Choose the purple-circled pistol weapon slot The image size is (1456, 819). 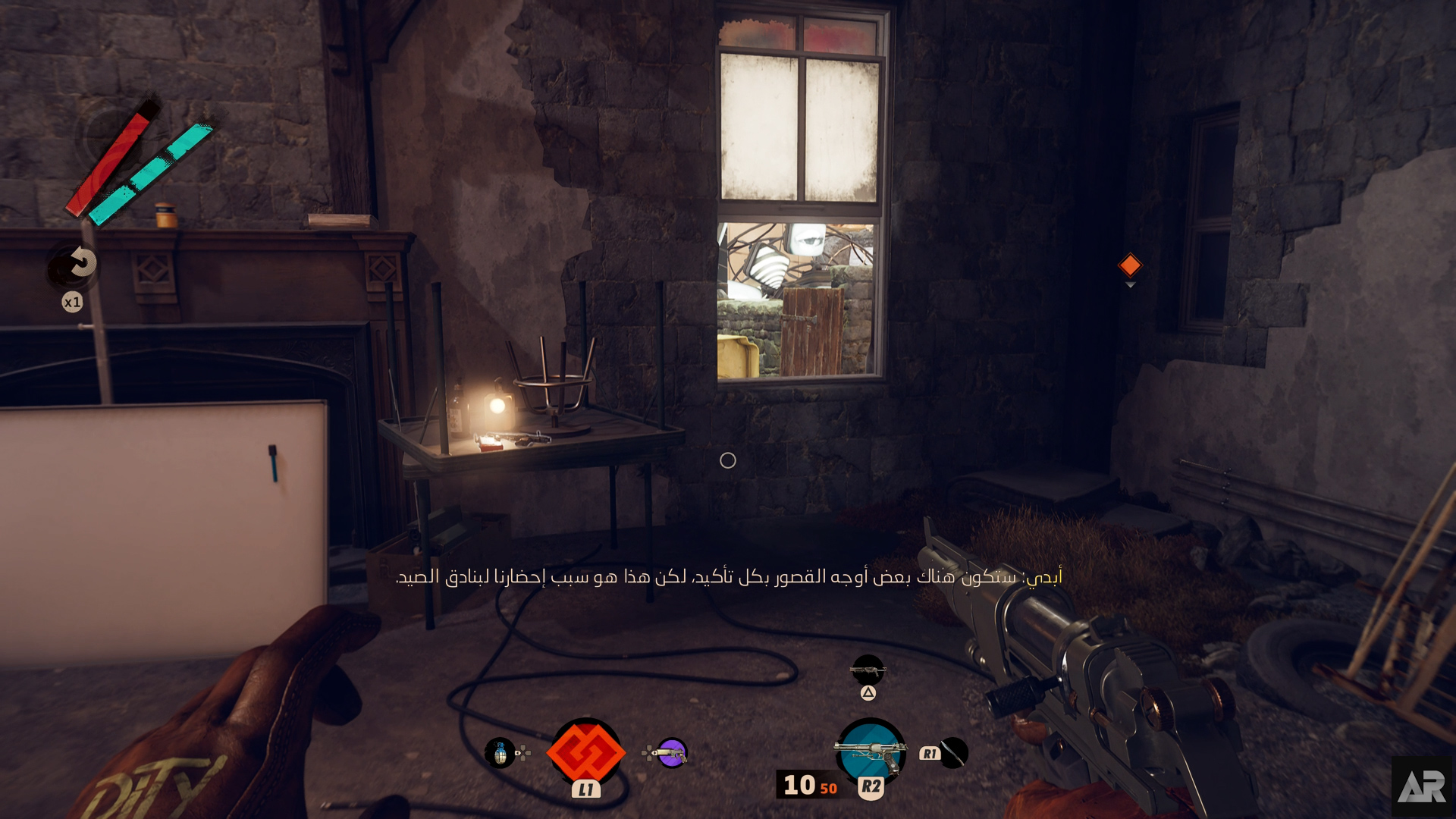pyautogui.click(x=671, y=753)
